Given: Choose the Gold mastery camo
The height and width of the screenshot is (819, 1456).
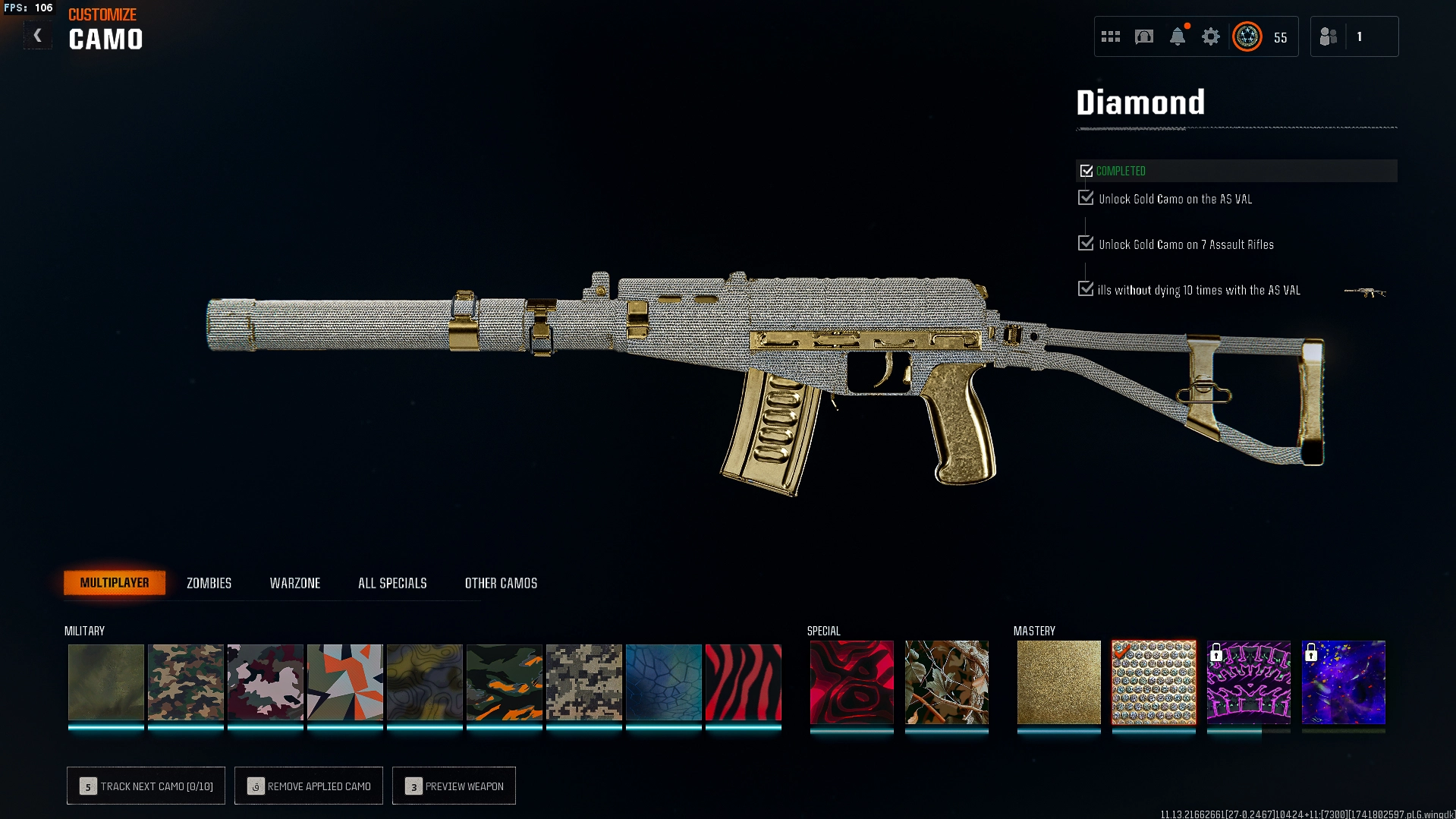Looking at the screenshot, I should 1058,682.
